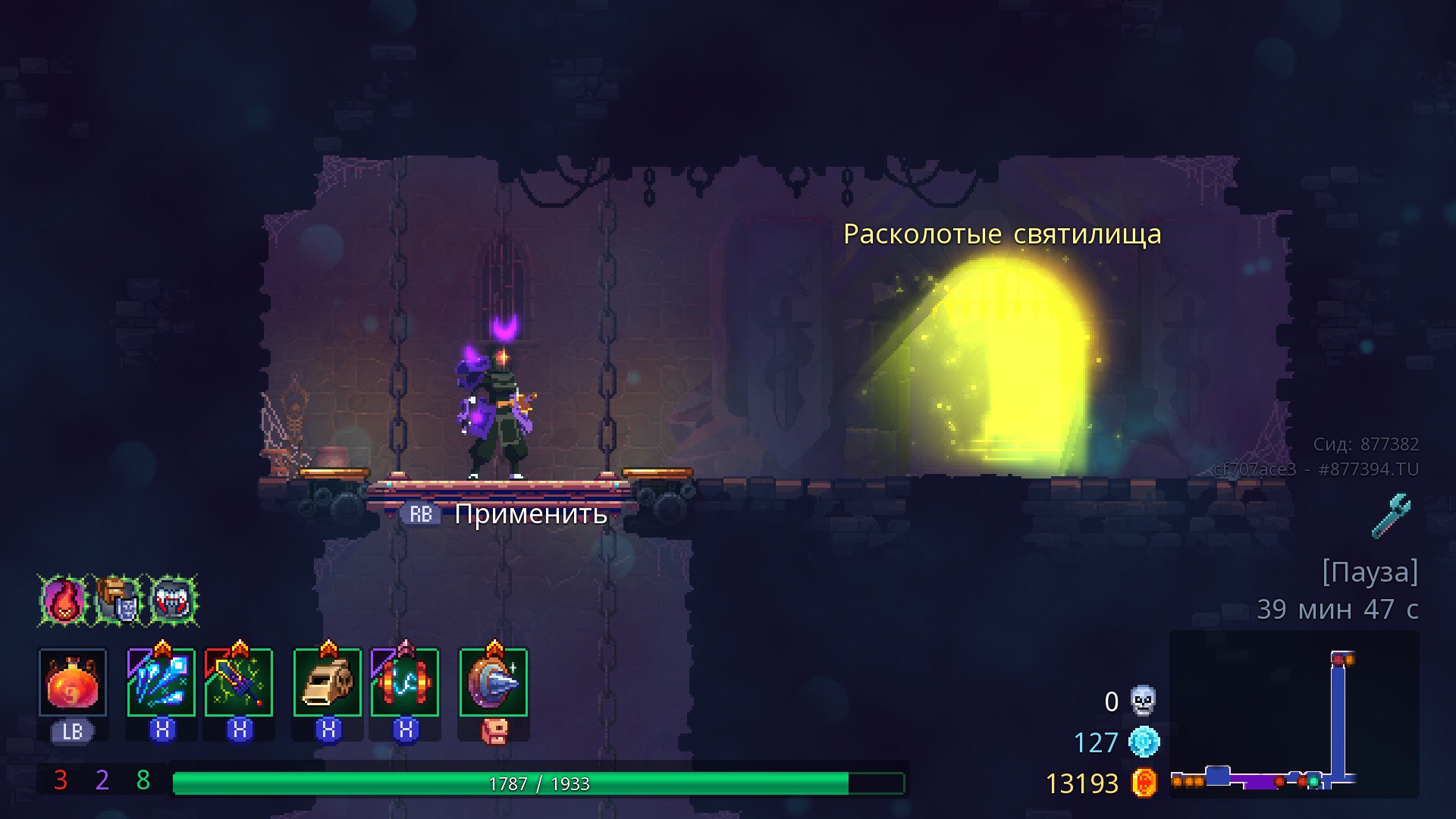Activate the tan whistle skill
Viewport: 1456px width, 819px height.
click(328, 682)
